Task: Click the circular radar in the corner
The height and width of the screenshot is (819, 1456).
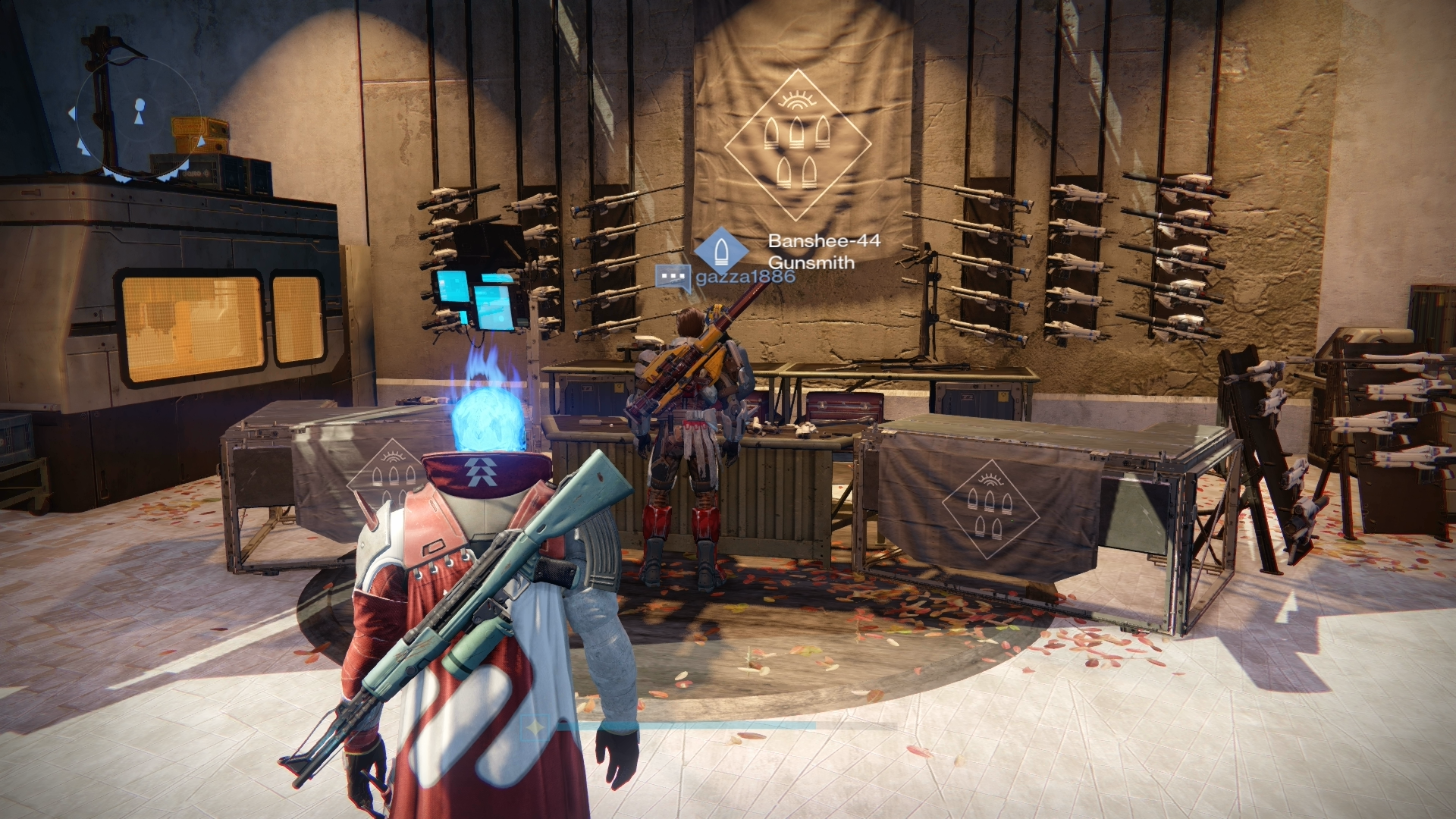Action: click(138, 120)
